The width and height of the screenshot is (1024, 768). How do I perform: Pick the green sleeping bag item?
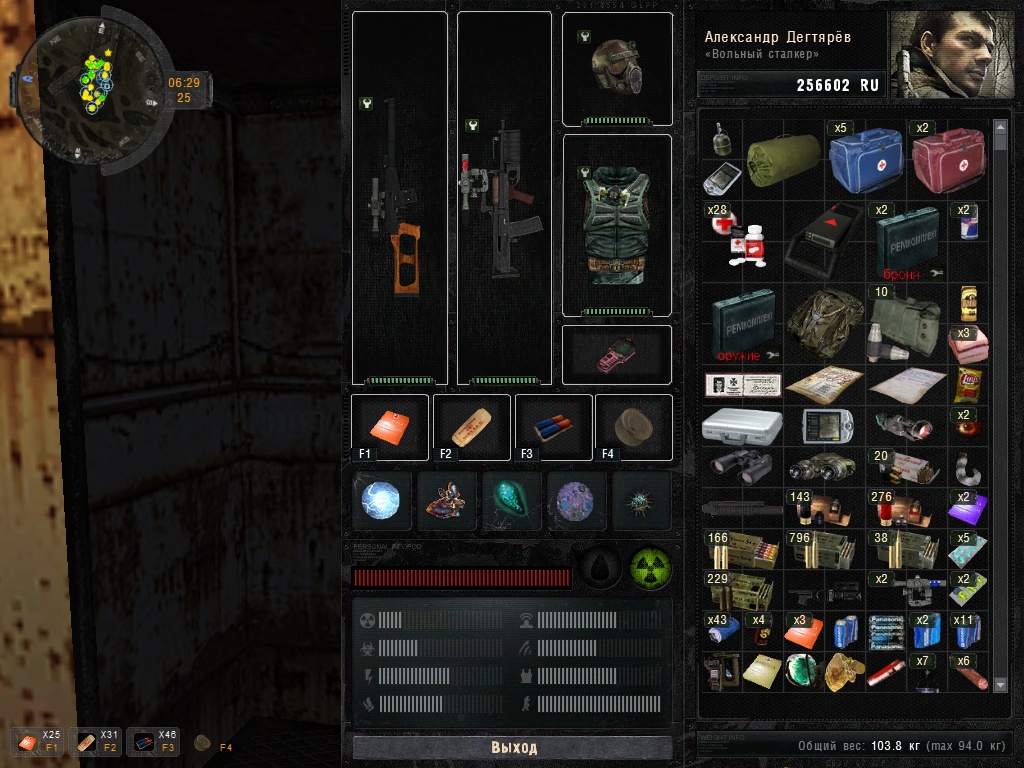(783, 160)
